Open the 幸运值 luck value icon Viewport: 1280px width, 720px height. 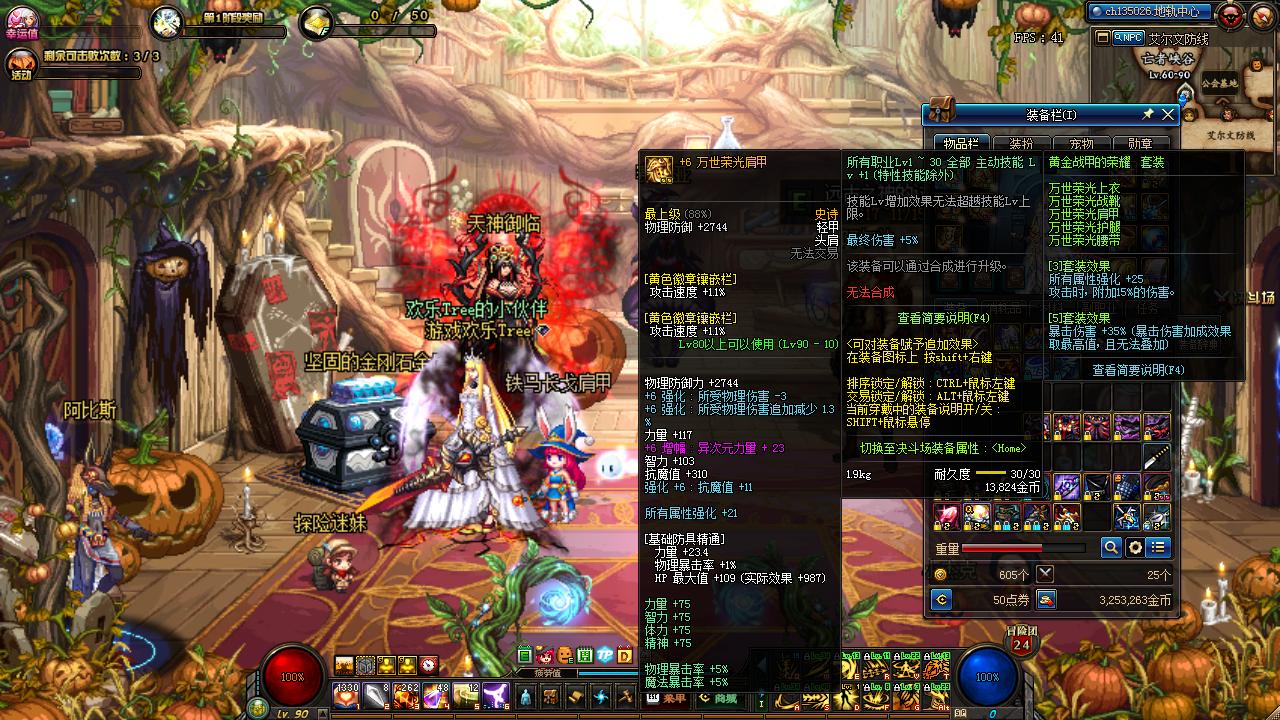pos(20,18)
